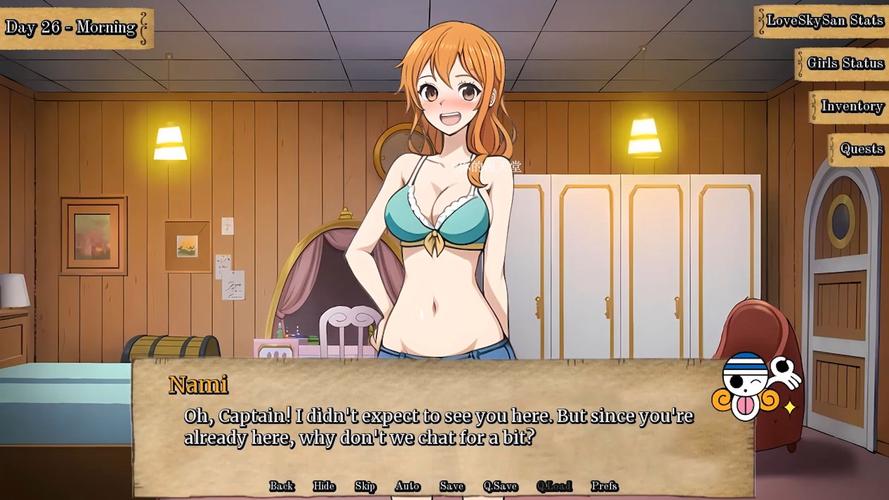
Task: Click the straw hat skull emblem
Action: point(753,387)
